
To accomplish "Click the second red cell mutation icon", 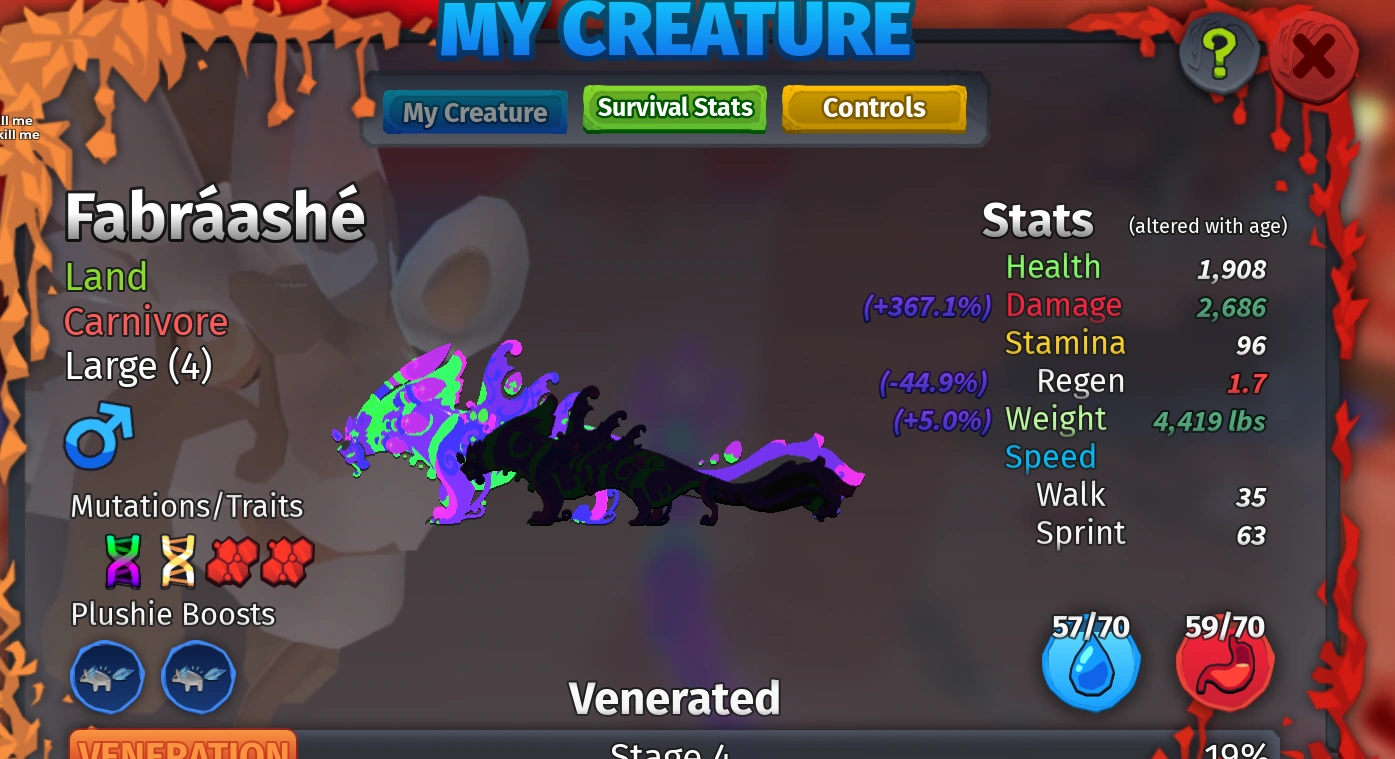I will (x=287, y=560).
